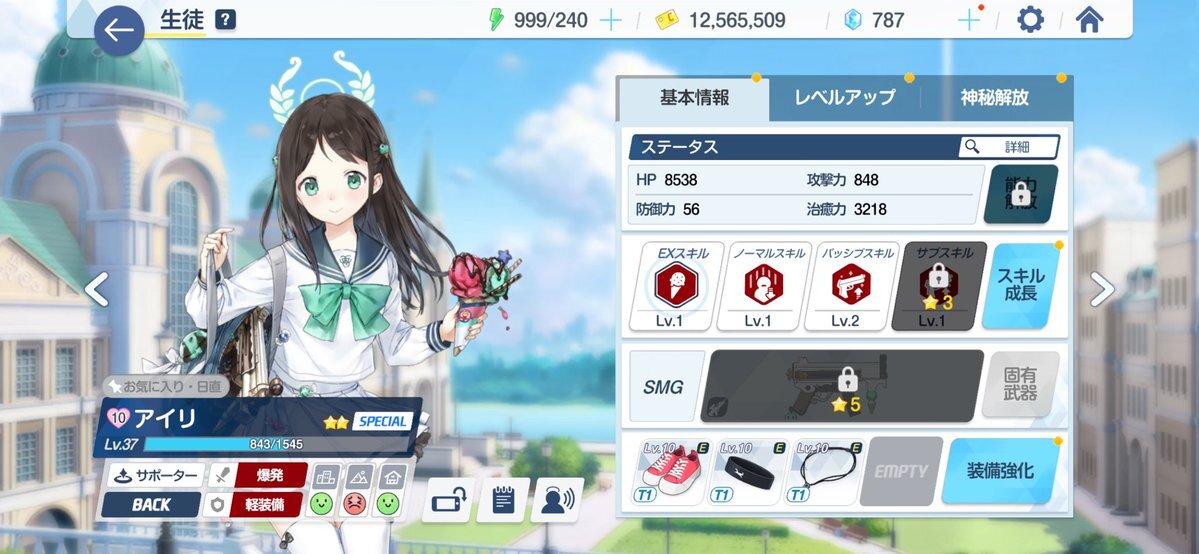Screen dimensions: 1199x554
Task: Return to the home screen
Action: point(1089,20)
